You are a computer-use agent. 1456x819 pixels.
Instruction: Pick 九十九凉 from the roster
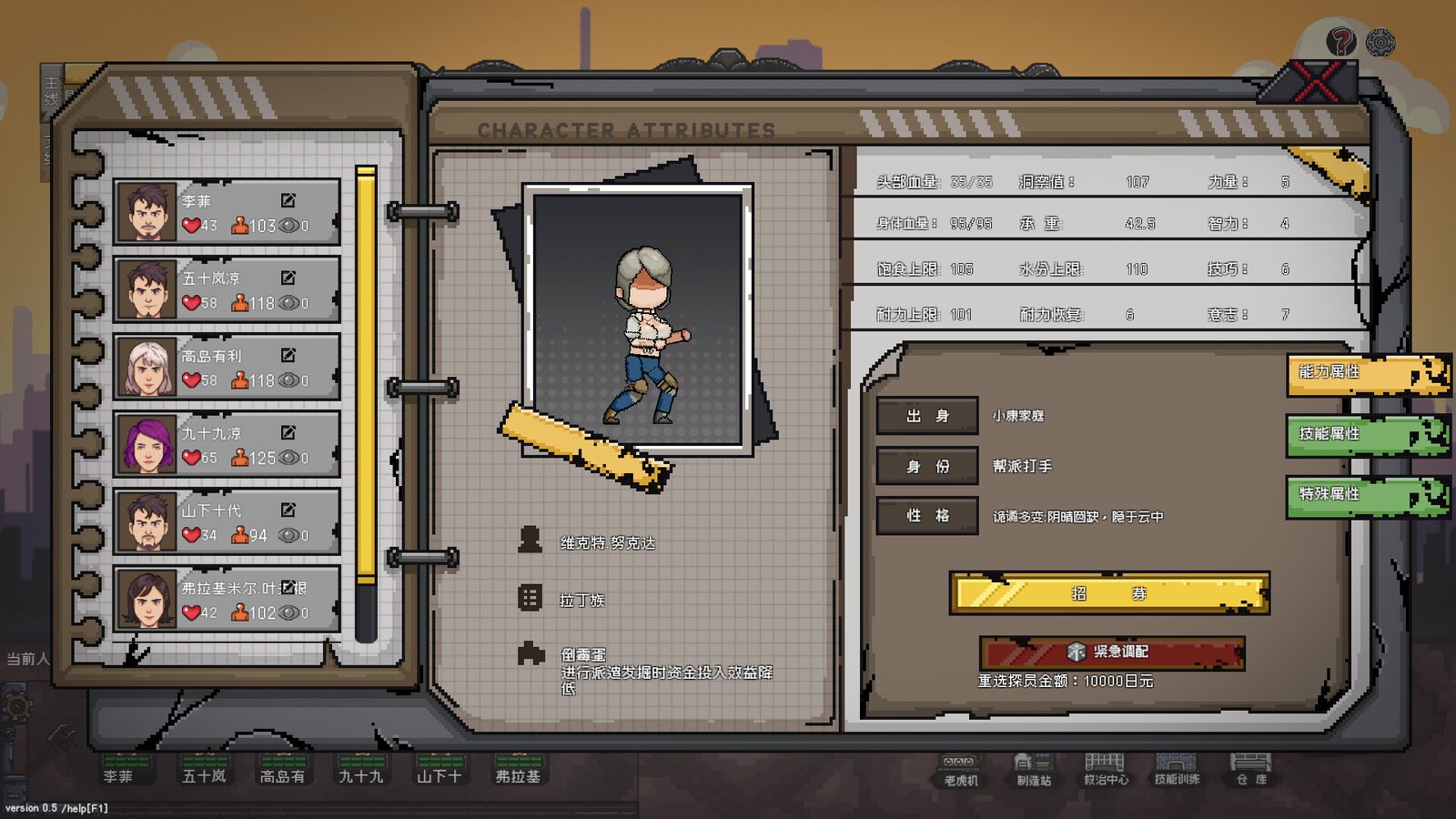point(227,445)
